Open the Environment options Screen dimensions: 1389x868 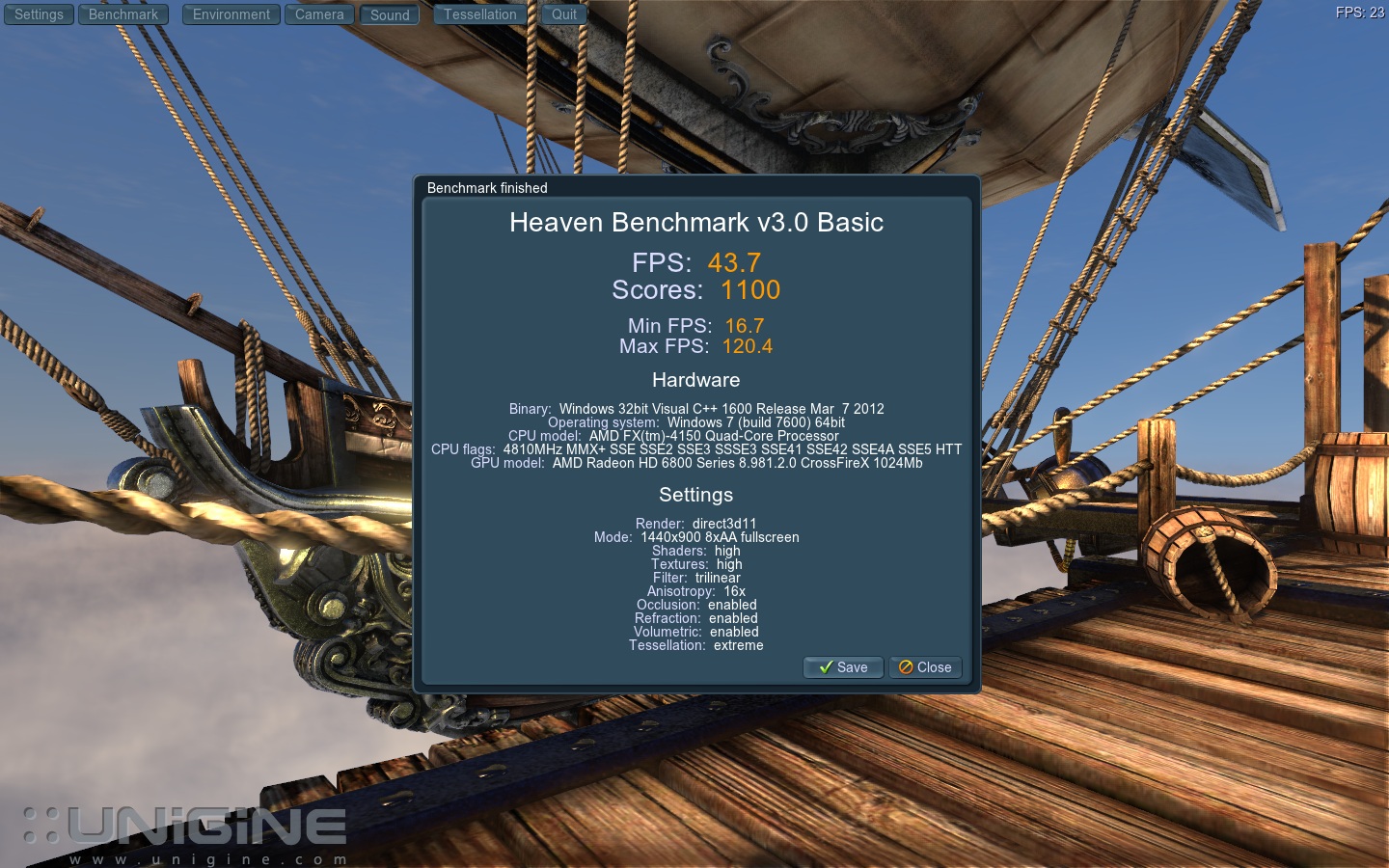coord(231,14)
